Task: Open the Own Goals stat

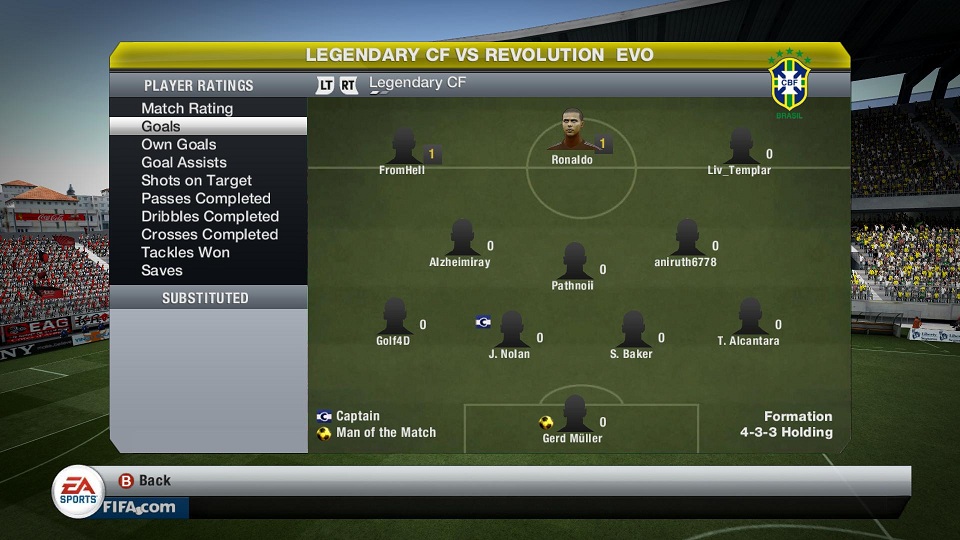Action: tap(179, 144)
